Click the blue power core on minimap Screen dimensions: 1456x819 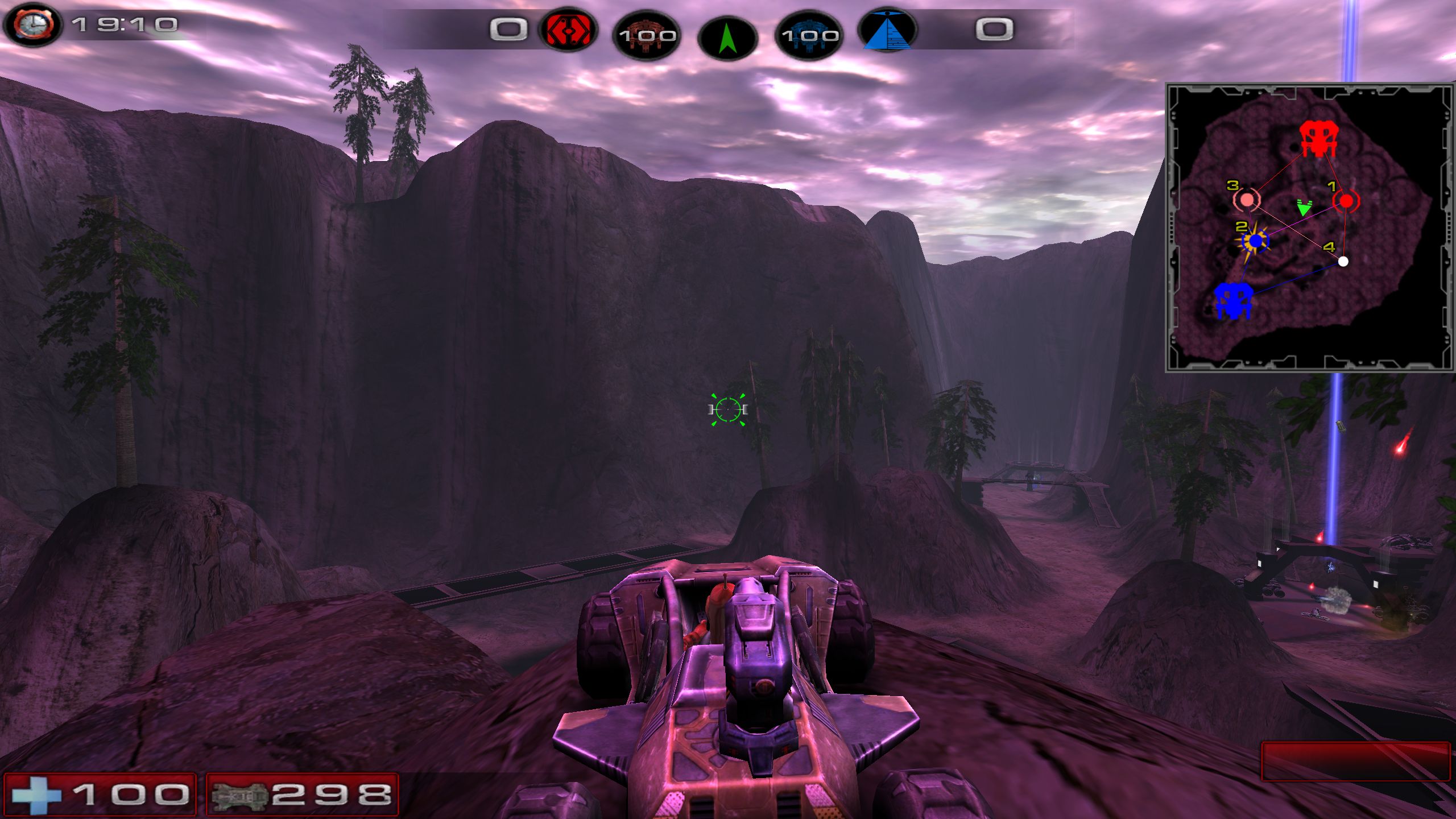(x=1232, y=301)
